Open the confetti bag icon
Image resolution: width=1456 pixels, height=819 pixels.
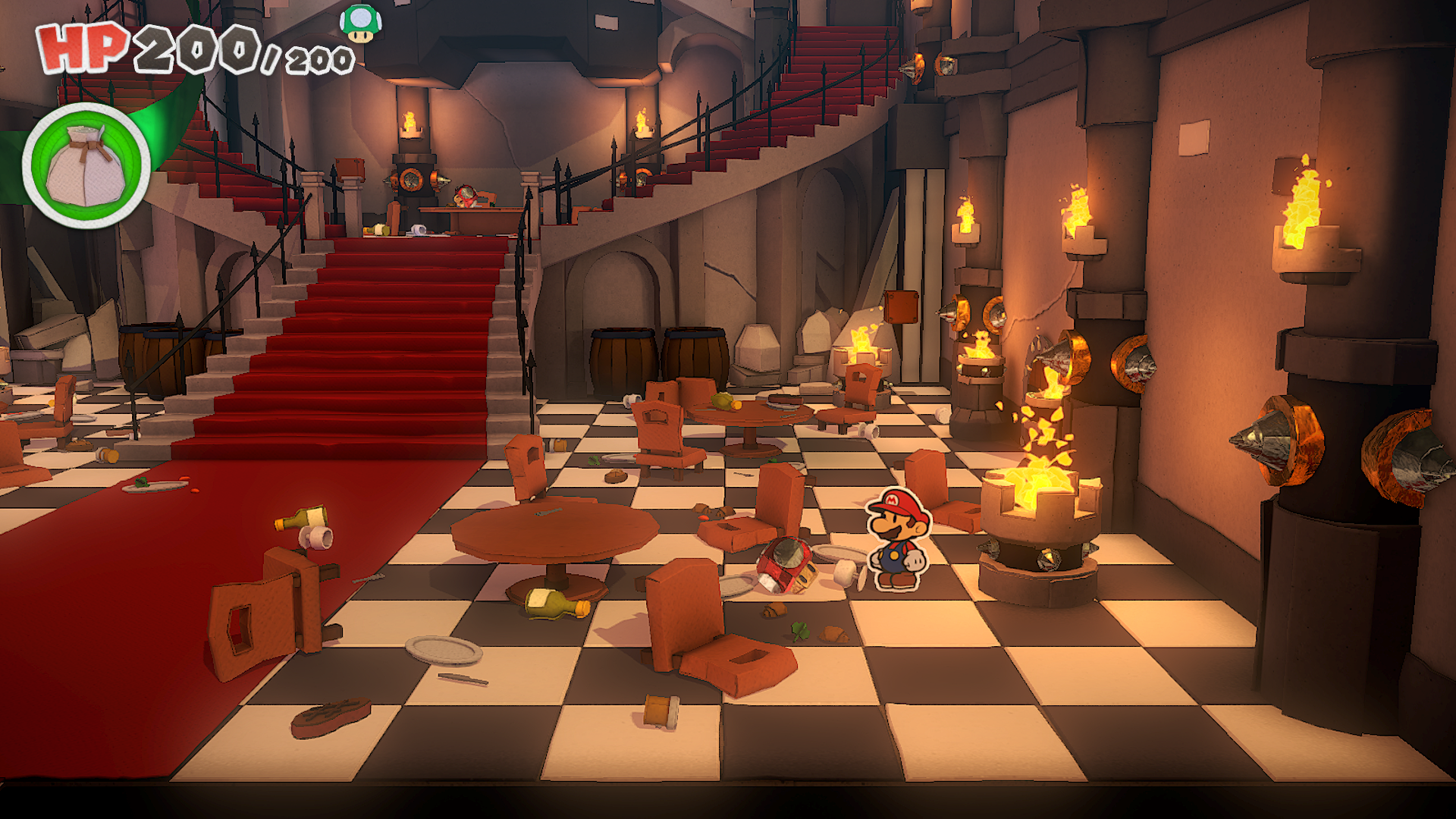tap(86, 165)
